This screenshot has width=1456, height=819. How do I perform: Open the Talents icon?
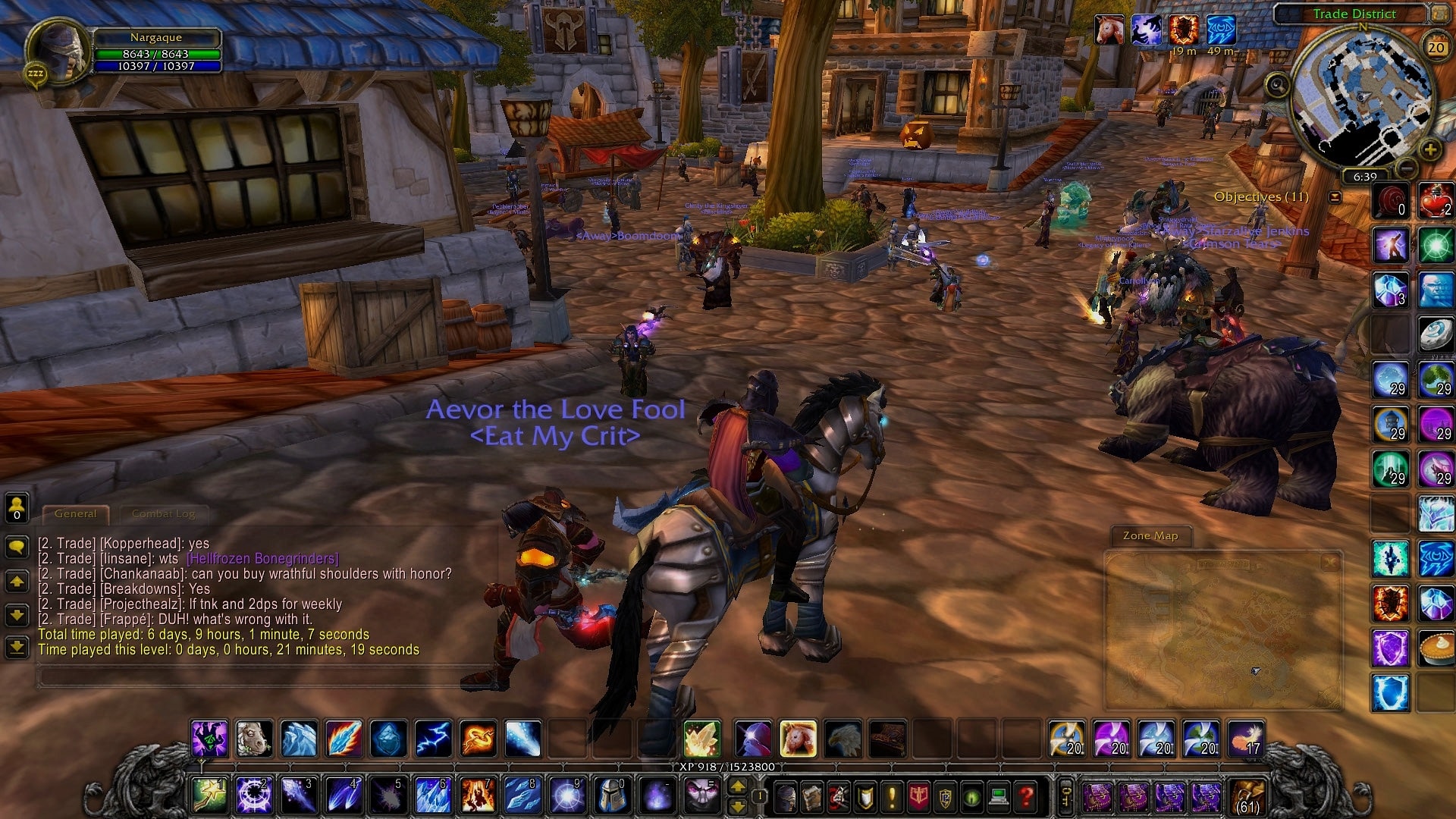(838, 796)
